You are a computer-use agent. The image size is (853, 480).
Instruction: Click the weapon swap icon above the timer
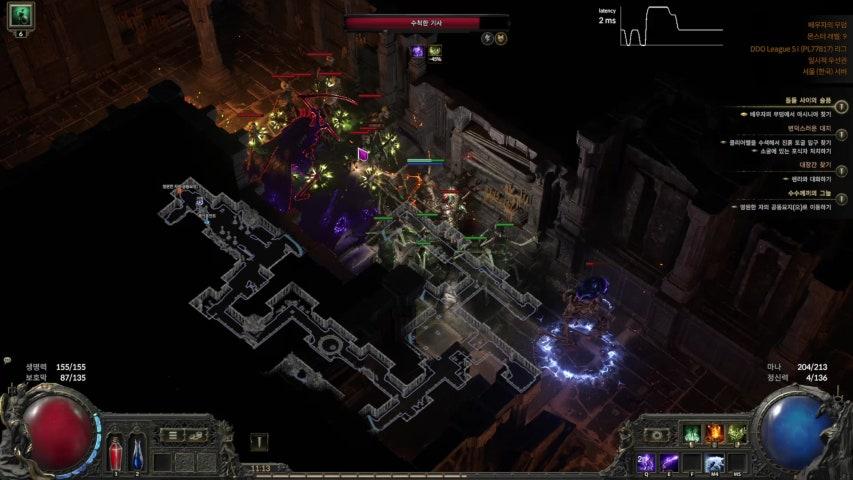(258, 441)
